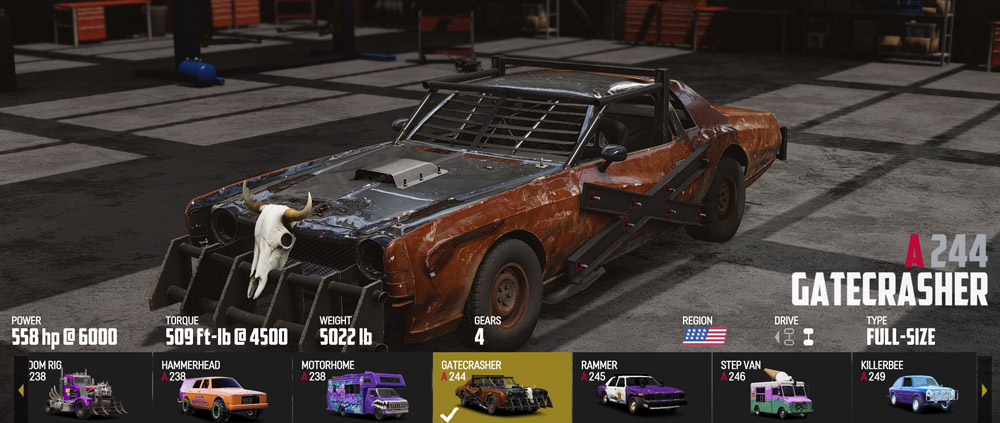This screenshot has height=423, width=1000.
Task: Pick the Motorhome vehicle
Action: 362,388
